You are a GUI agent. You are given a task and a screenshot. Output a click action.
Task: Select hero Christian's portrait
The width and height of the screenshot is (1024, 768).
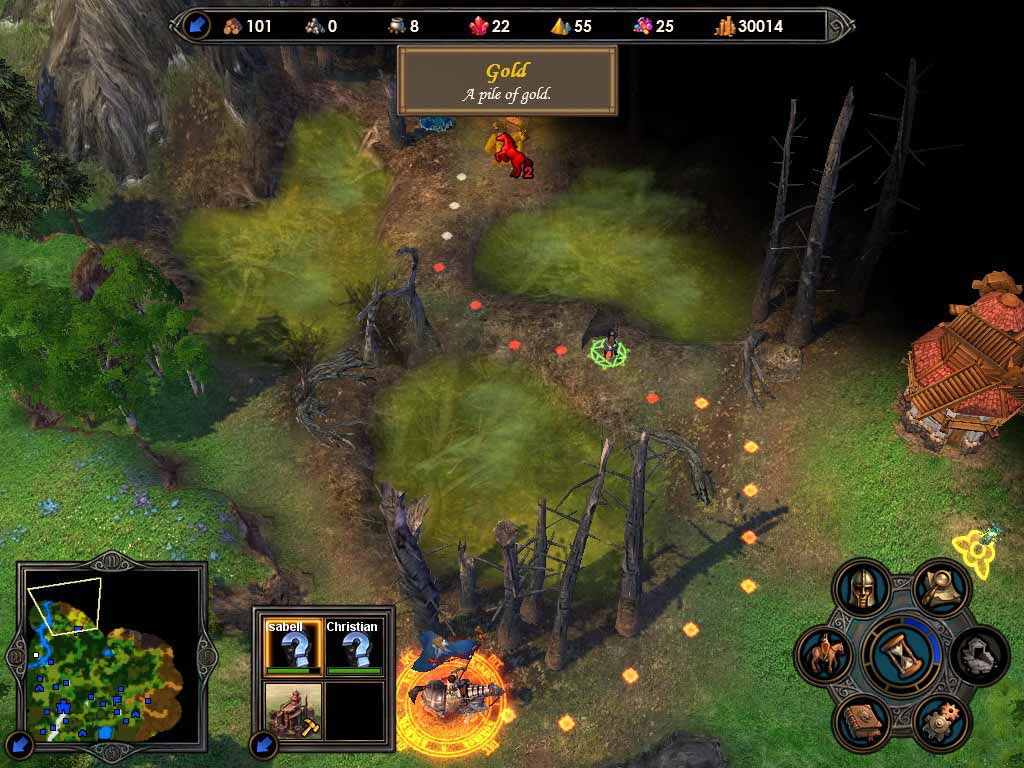354,647
